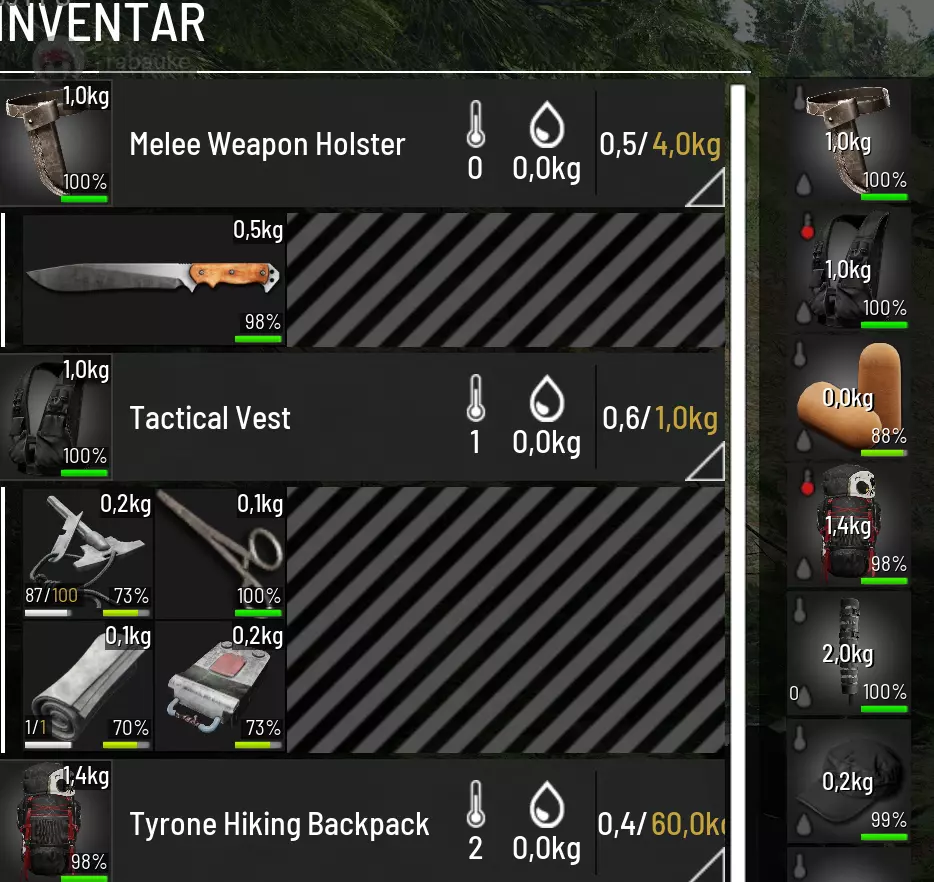Toggle the Tactical Vest corner triangle

click(x=708, y=461)
